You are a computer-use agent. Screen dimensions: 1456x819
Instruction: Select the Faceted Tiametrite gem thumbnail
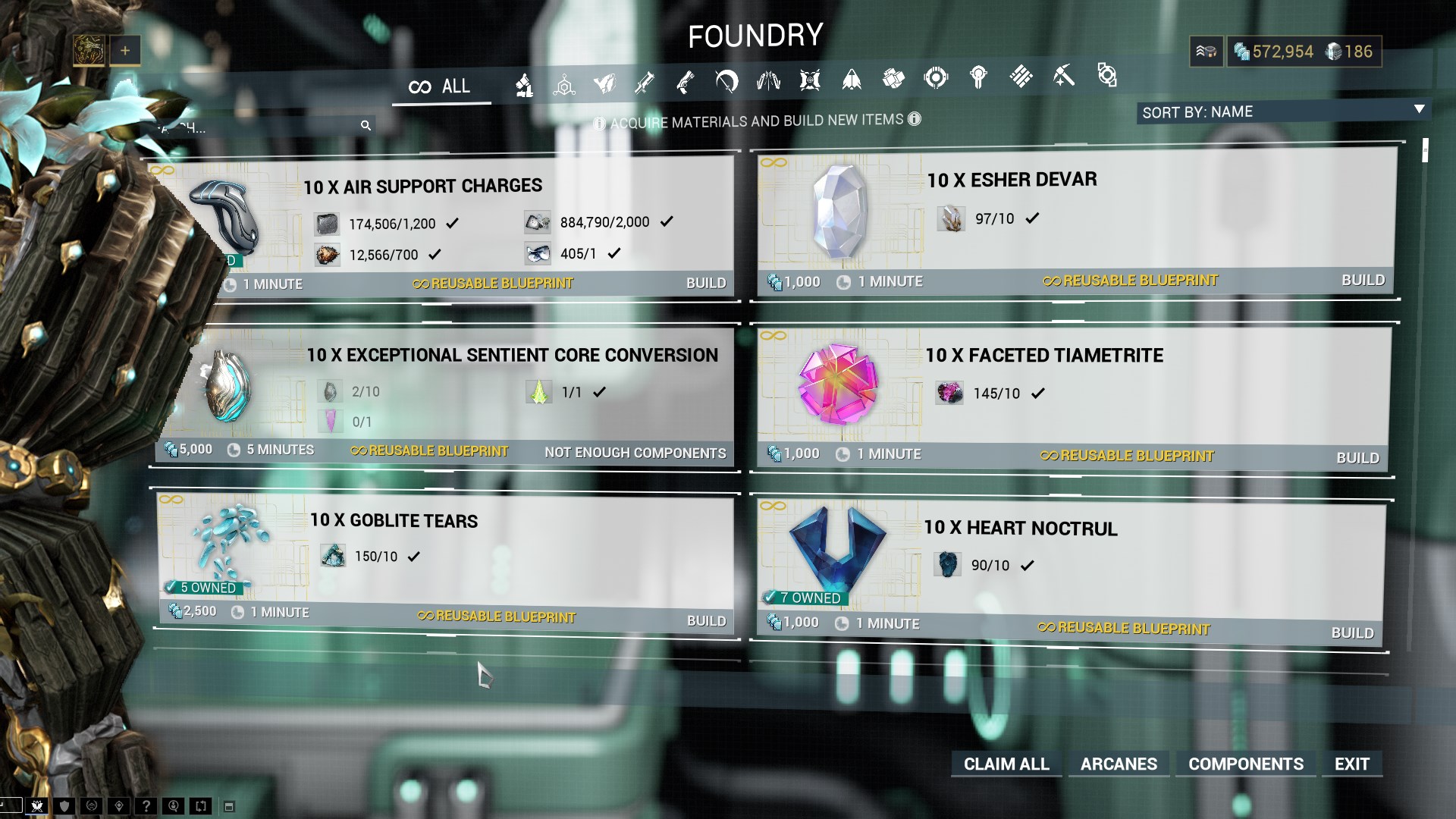pos(837,384)
